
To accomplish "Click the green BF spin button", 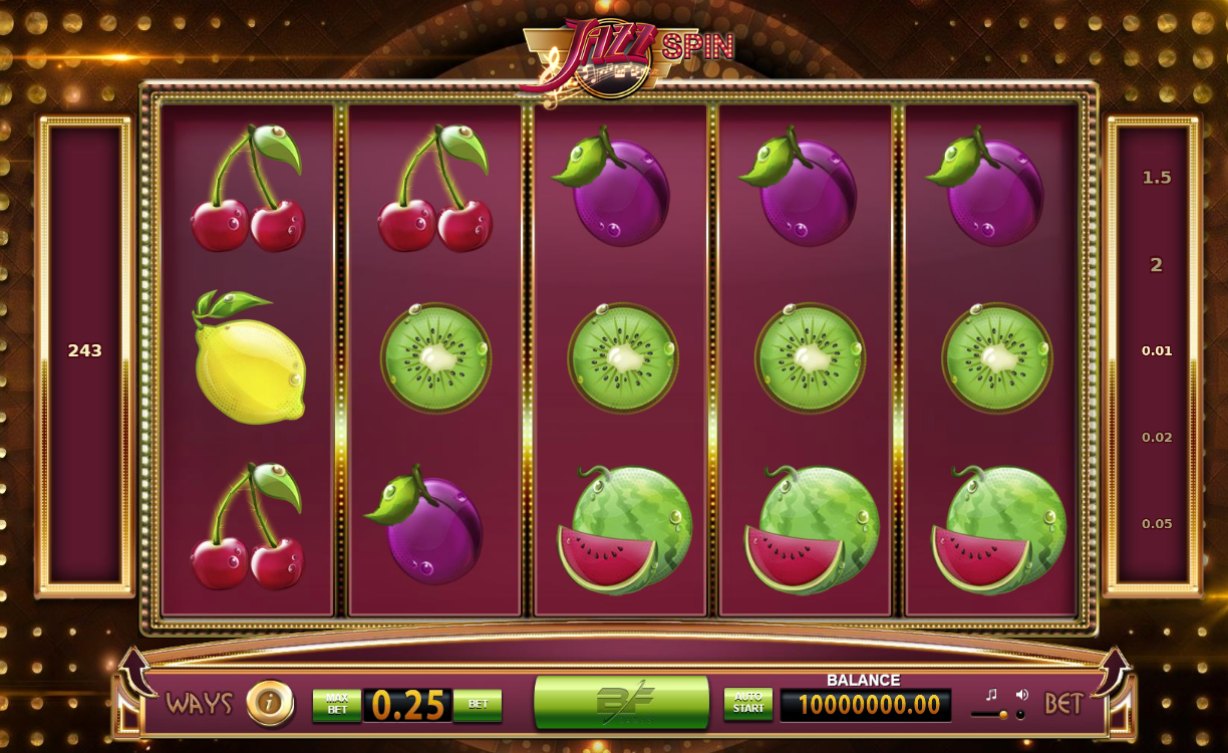I will [621, 702].
